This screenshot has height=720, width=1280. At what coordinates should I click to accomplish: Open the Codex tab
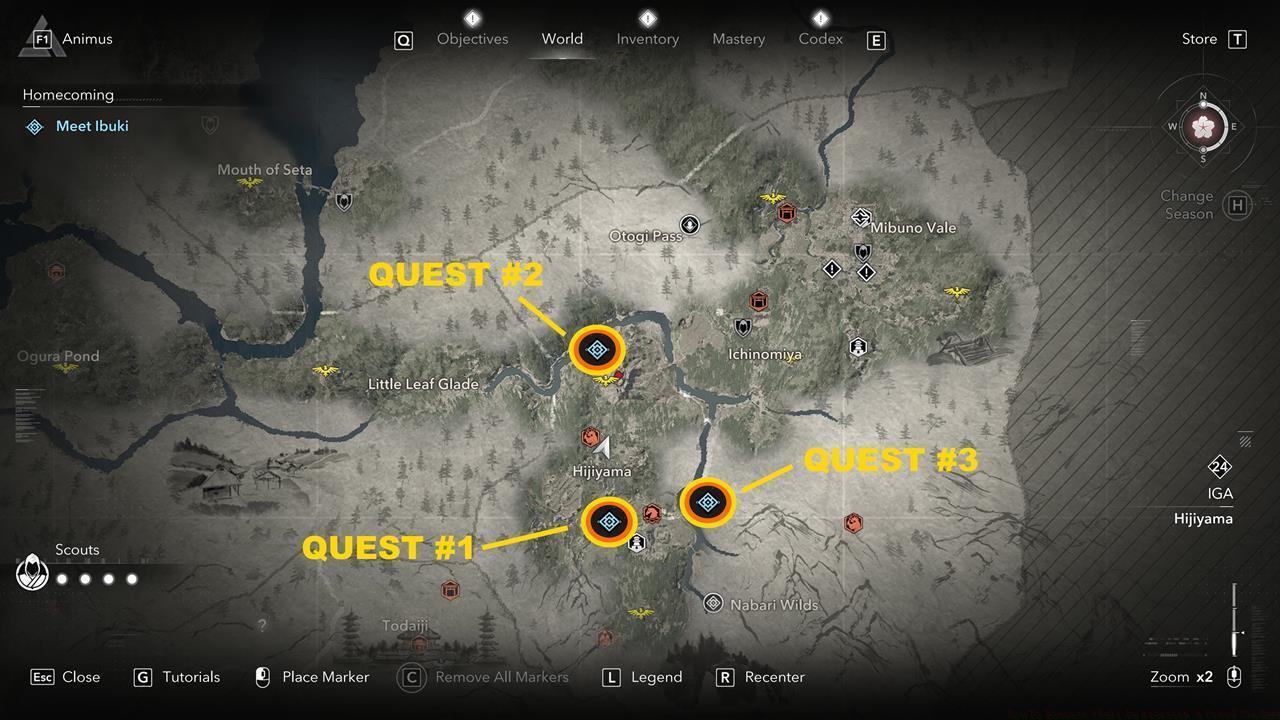tap(820, 39)
